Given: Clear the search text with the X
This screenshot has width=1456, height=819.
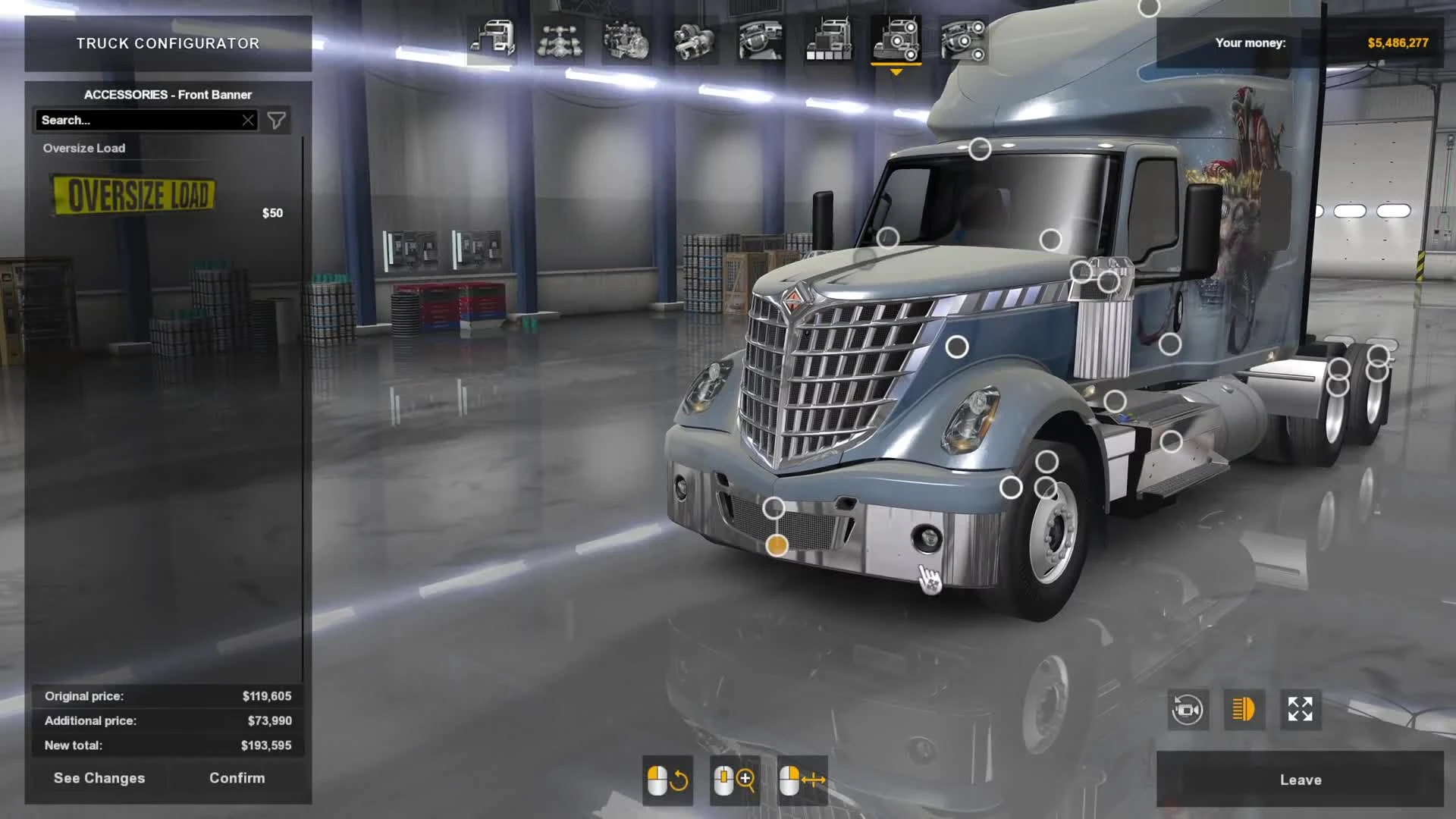Looking at the screenshot, I should (x=249, y=120).
